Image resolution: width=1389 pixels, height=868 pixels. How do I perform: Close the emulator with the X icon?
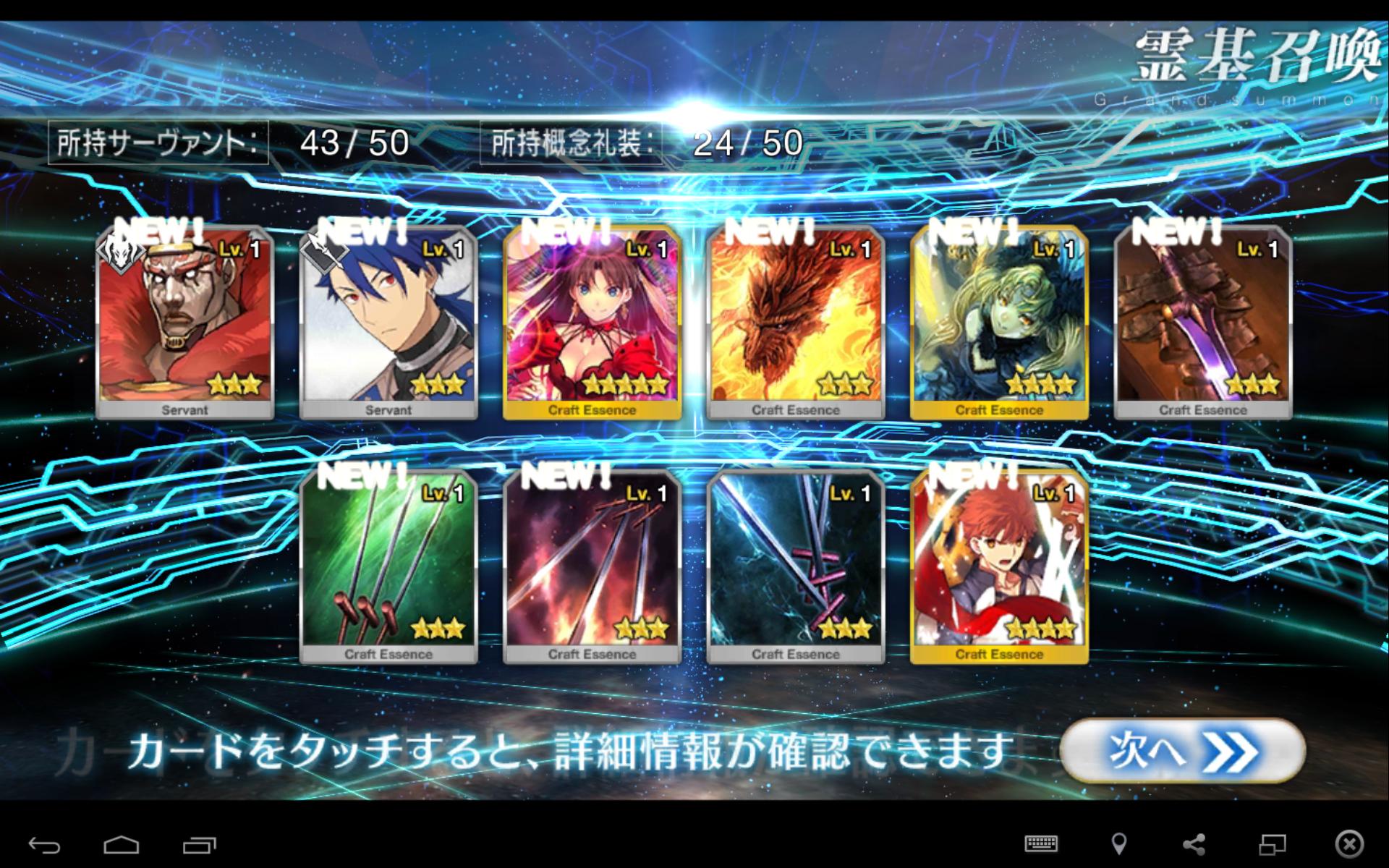pyautogui.click(x=1349, y=843)
